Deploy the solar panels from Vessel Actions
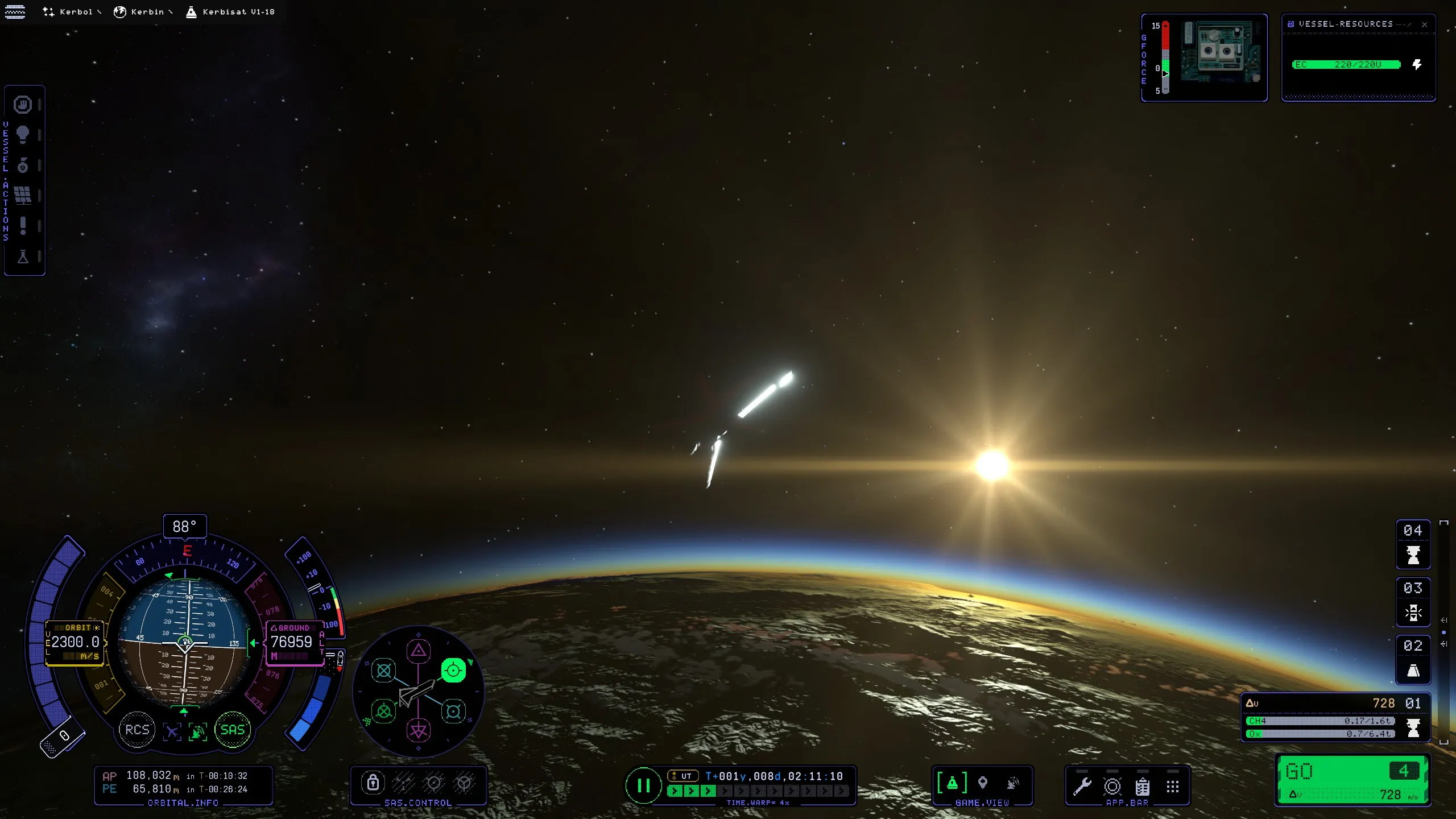The width and height of the screenshot is (1456, 819). pos(23,195)
